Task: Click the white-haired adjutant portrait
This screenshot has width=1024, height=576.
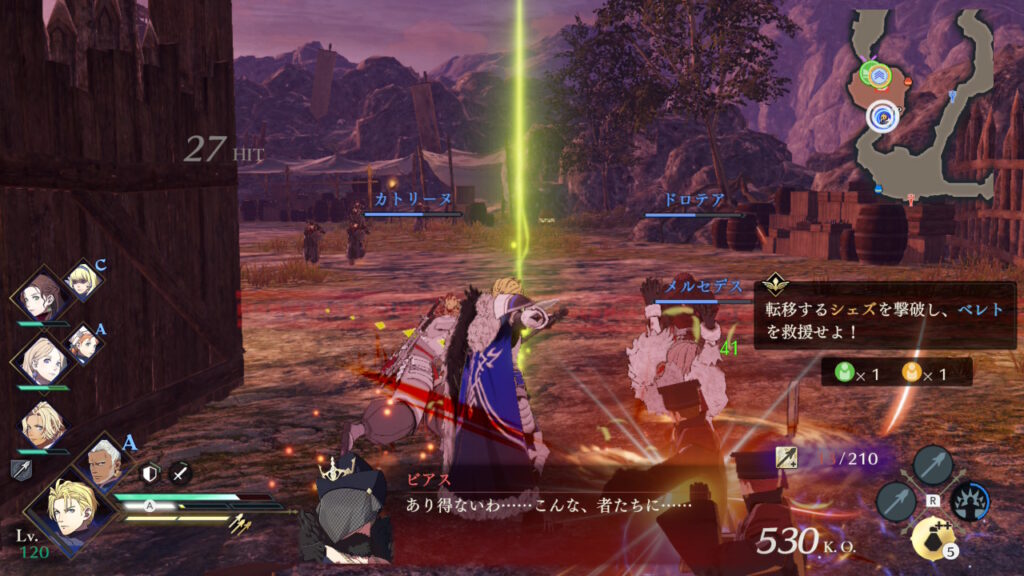Action: (102, 462)
